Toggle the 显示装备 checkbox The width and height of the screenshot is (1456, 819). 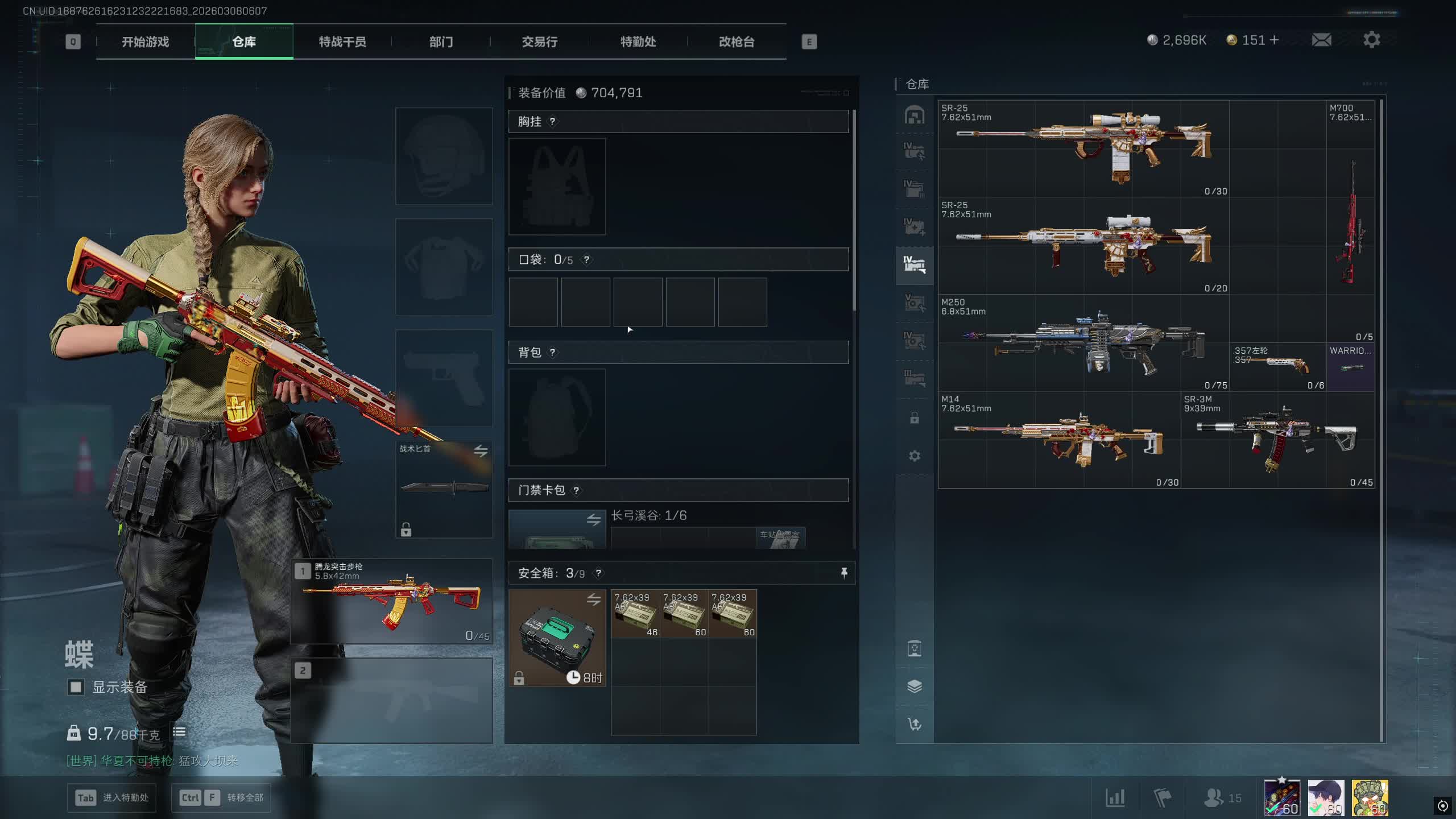click(76, 687)
